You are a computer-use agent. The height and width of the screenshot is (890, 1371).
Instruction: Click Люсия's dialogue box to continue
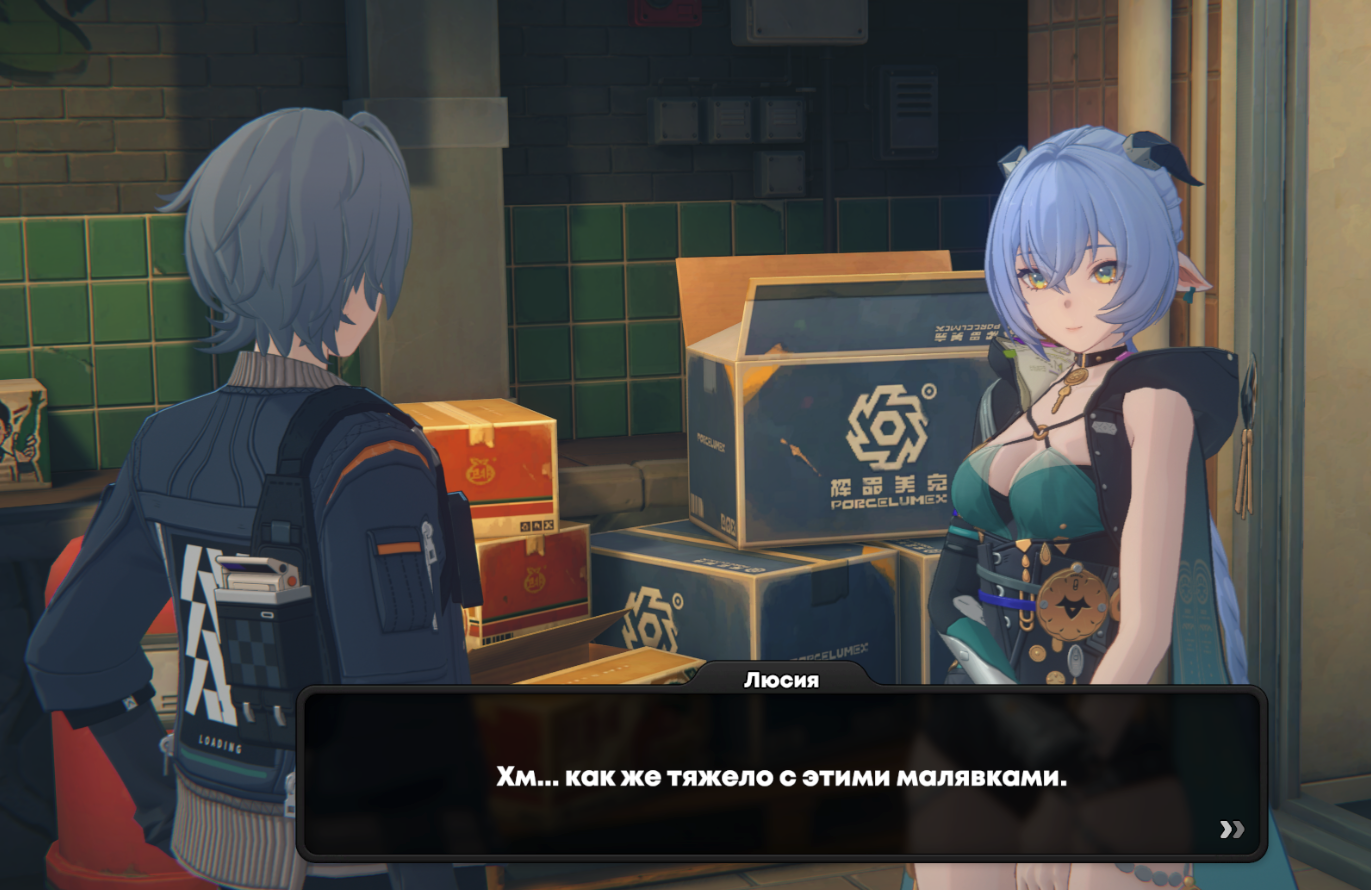781,774
